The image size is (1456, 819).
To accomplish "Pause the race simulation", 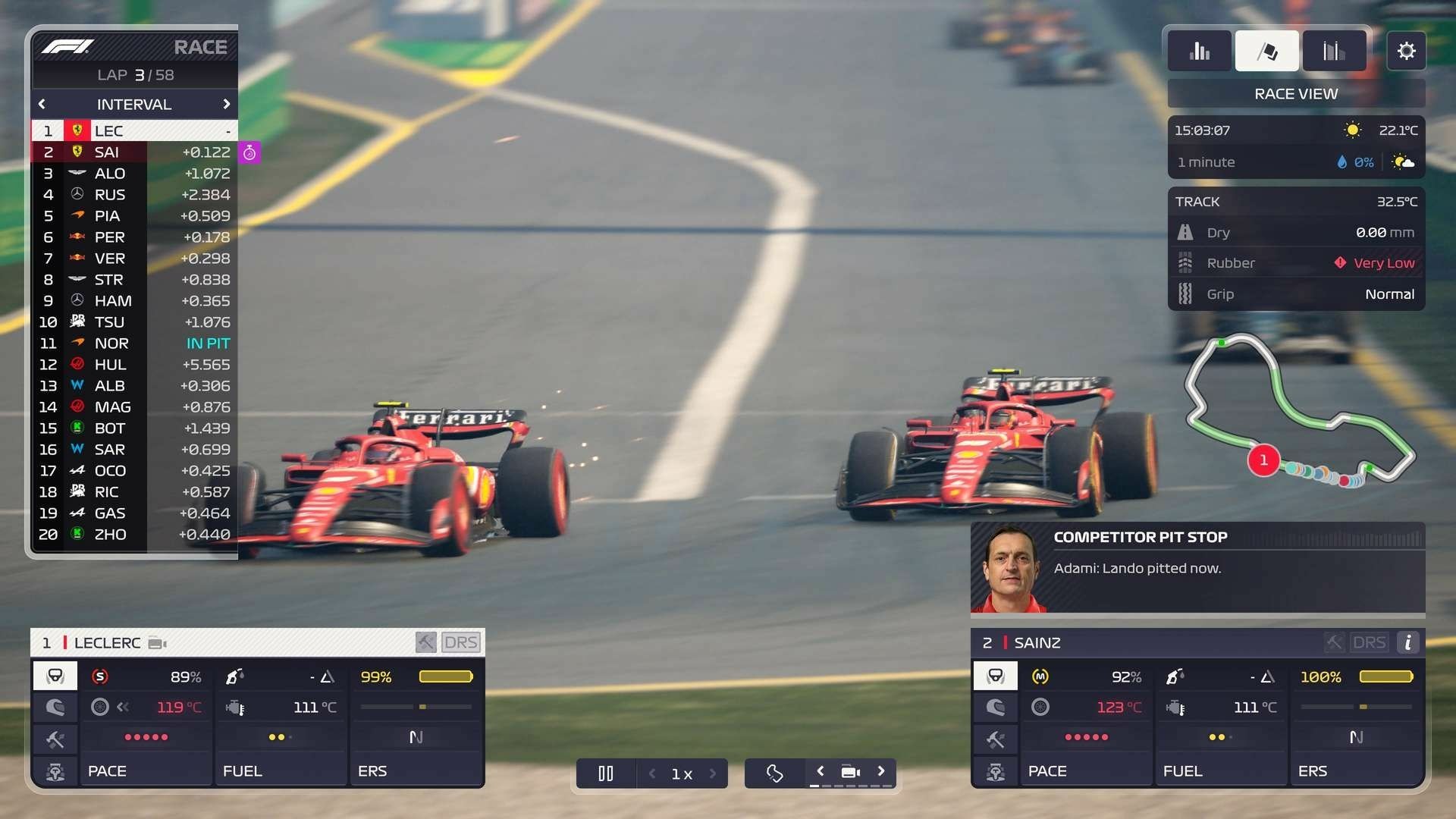I will pyautogui.click(x=605, y=773).
